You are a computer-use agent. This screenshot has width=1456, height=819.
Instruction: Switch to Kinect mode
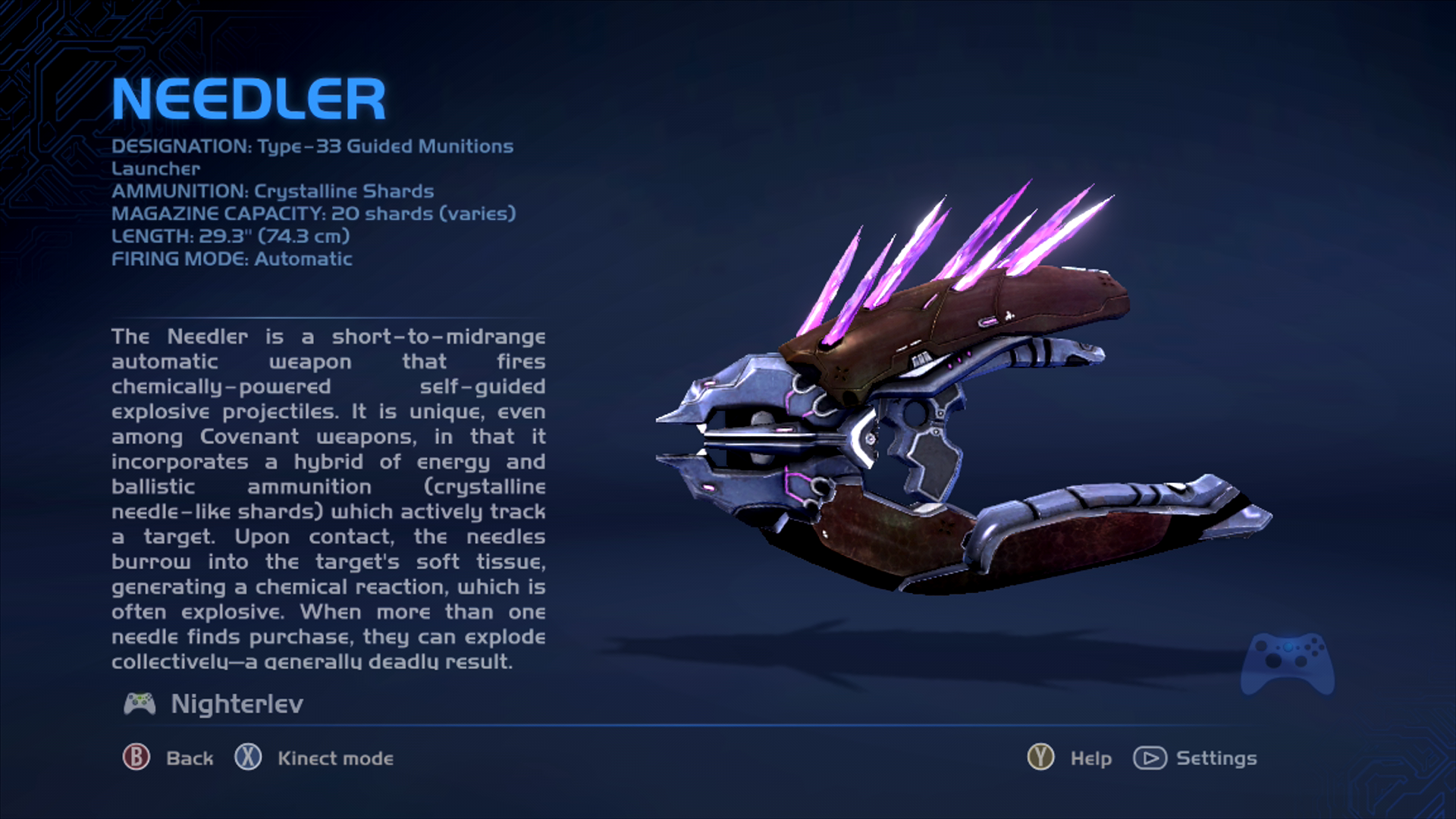(314, 758)
